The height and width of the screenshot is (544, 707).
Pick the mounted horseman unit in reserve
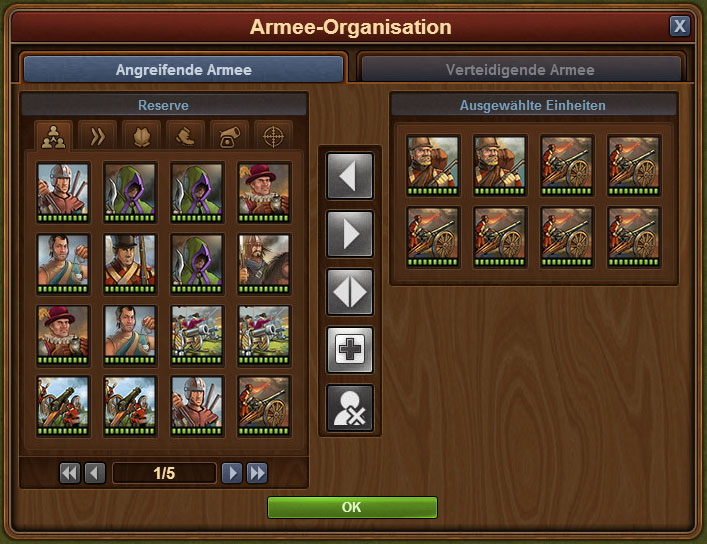264,262
